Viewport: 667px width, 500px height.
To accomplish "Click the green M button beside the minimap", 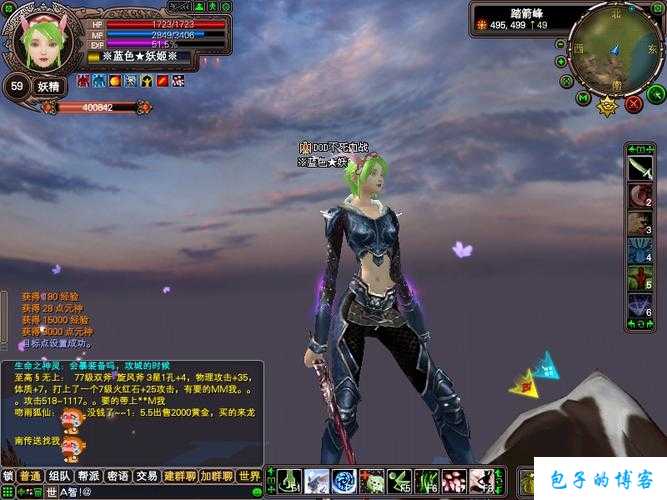I will tap(583, 98).
